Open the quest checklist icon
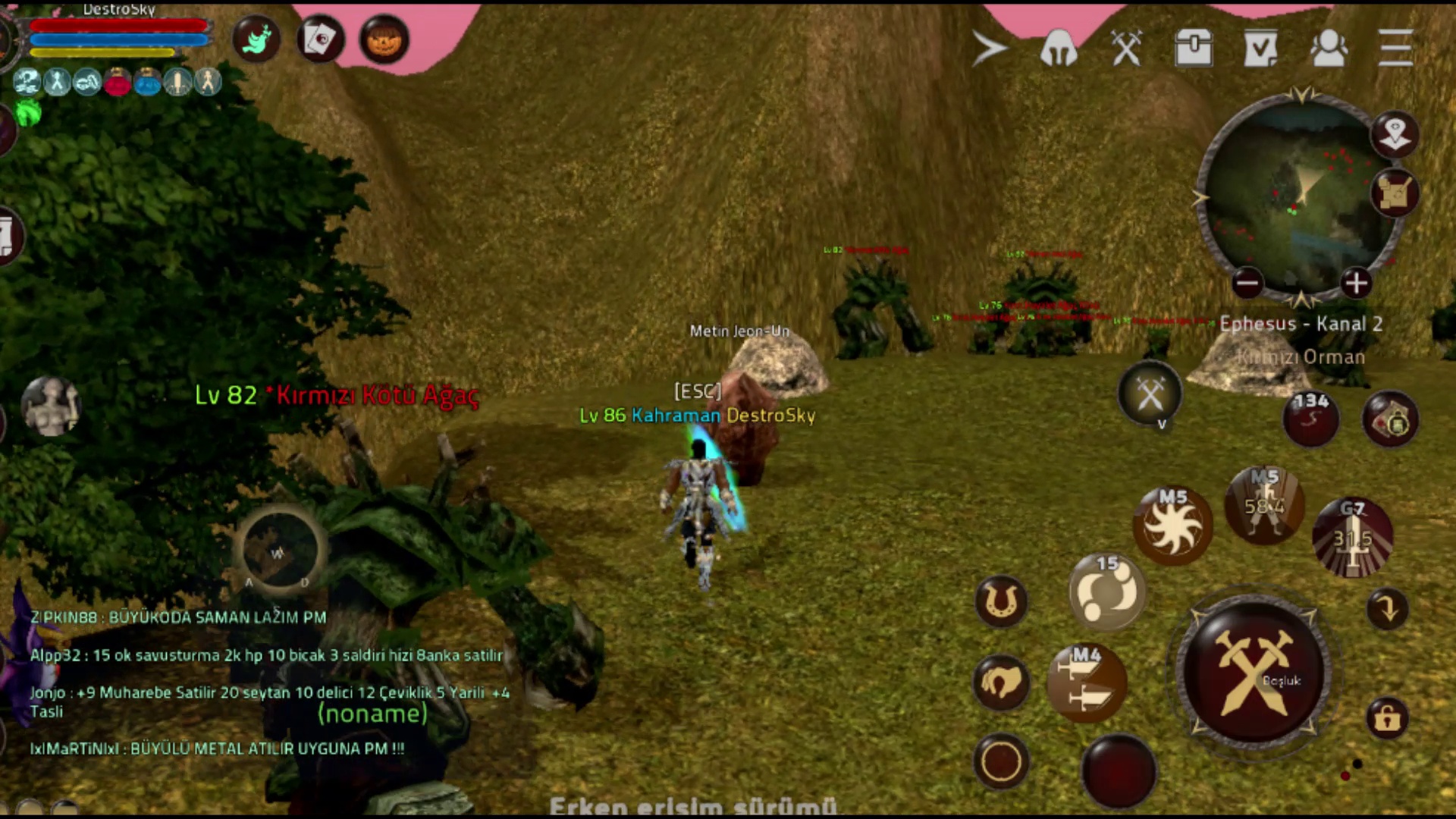 [x=1260, y=49]
